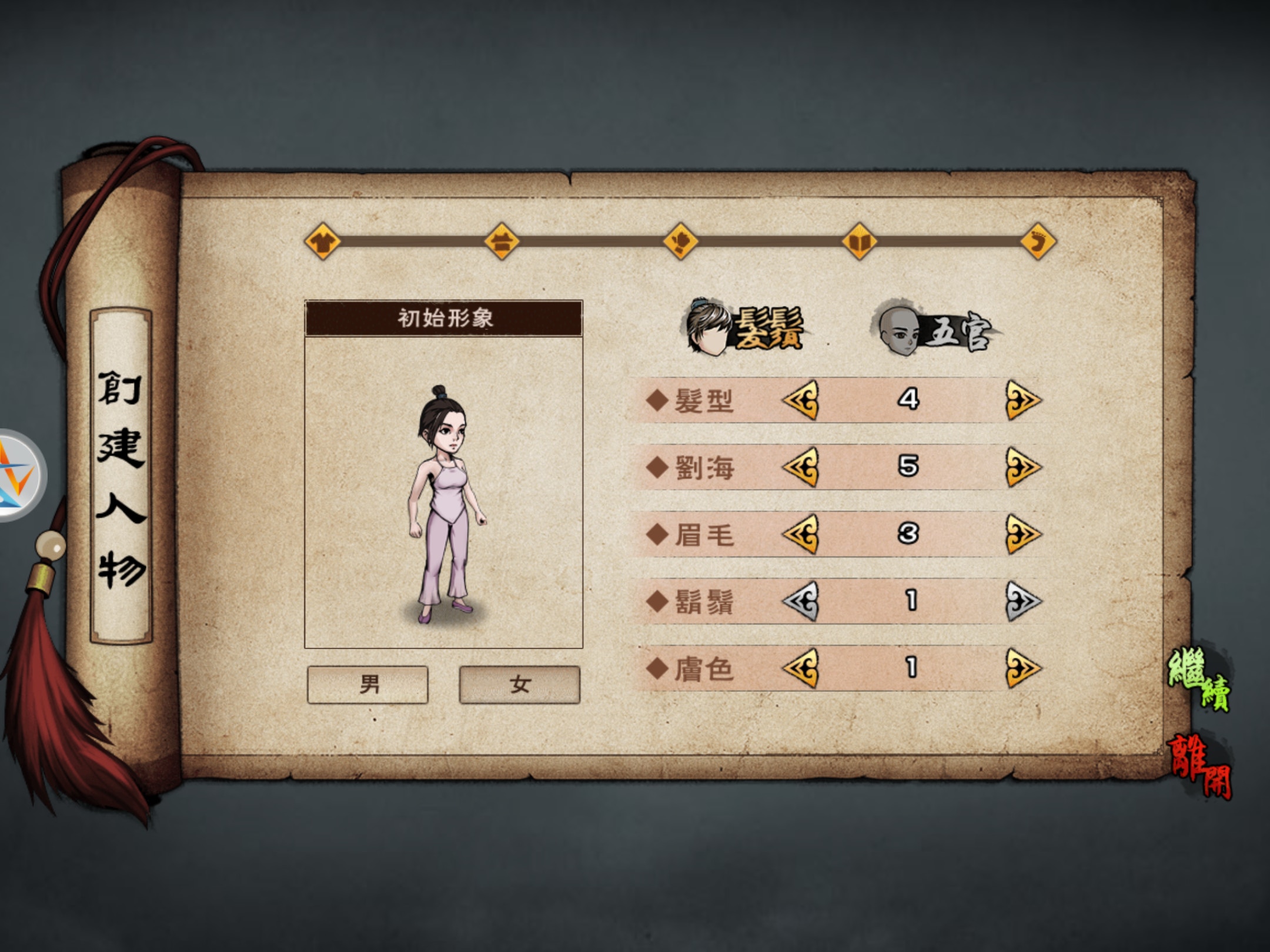Select the footprint step marker
This screenshot has height=952, width=1270.
point(1038,241)
